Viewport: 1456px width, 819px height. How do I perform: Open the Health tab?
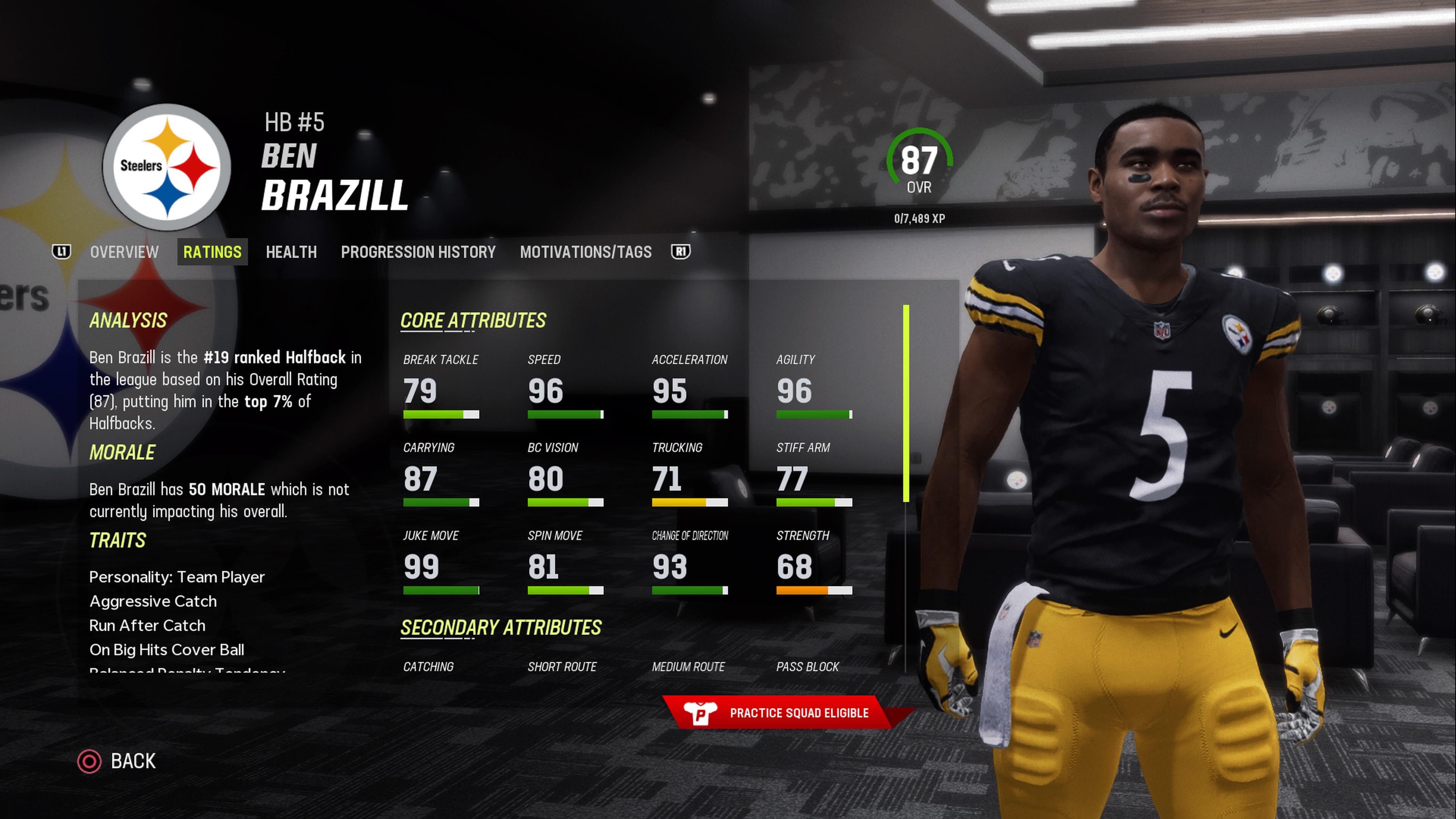(x=291, y=252)
